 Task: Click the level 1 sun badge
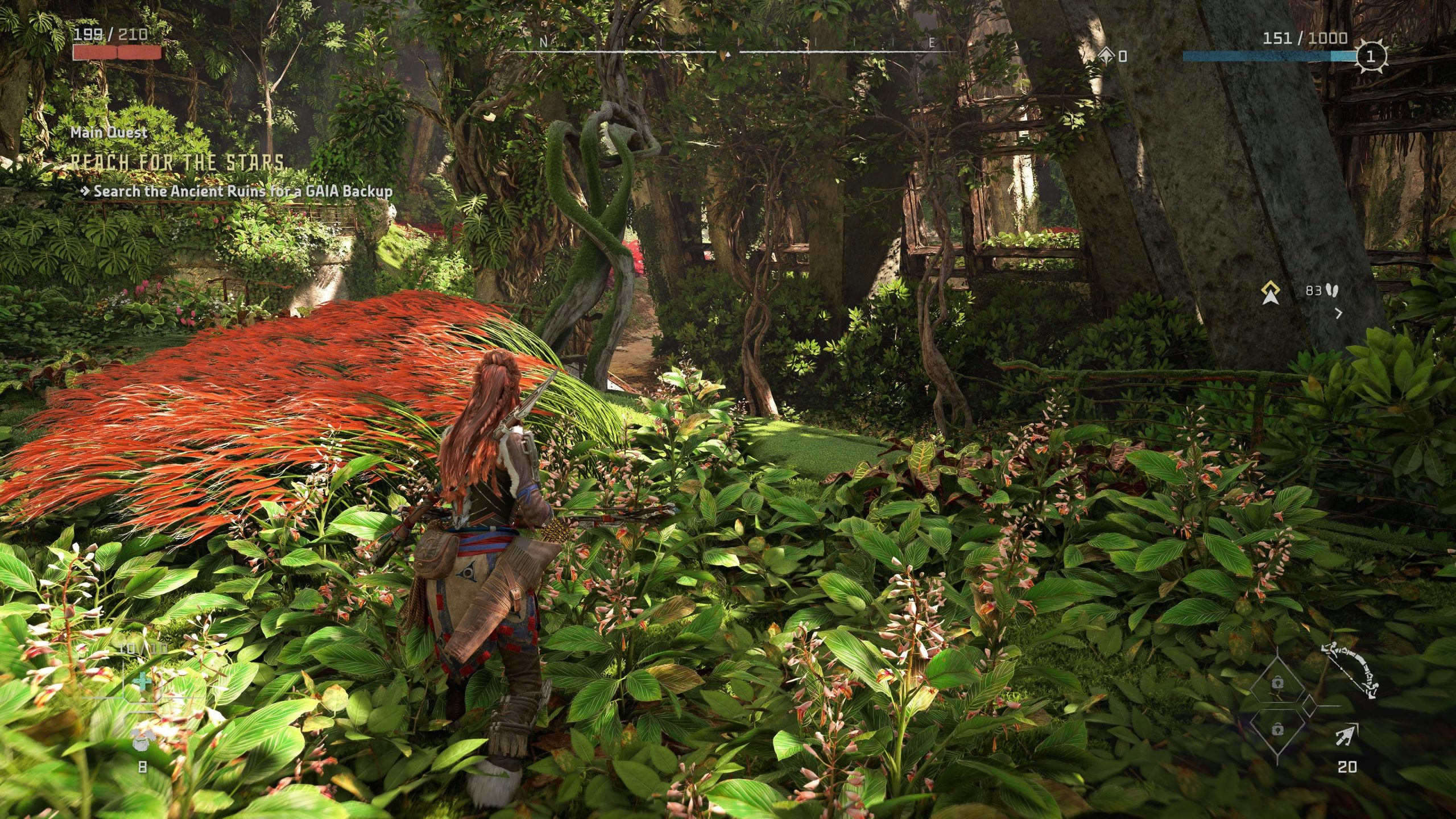pyautogui.click(x=1370, y=56)
